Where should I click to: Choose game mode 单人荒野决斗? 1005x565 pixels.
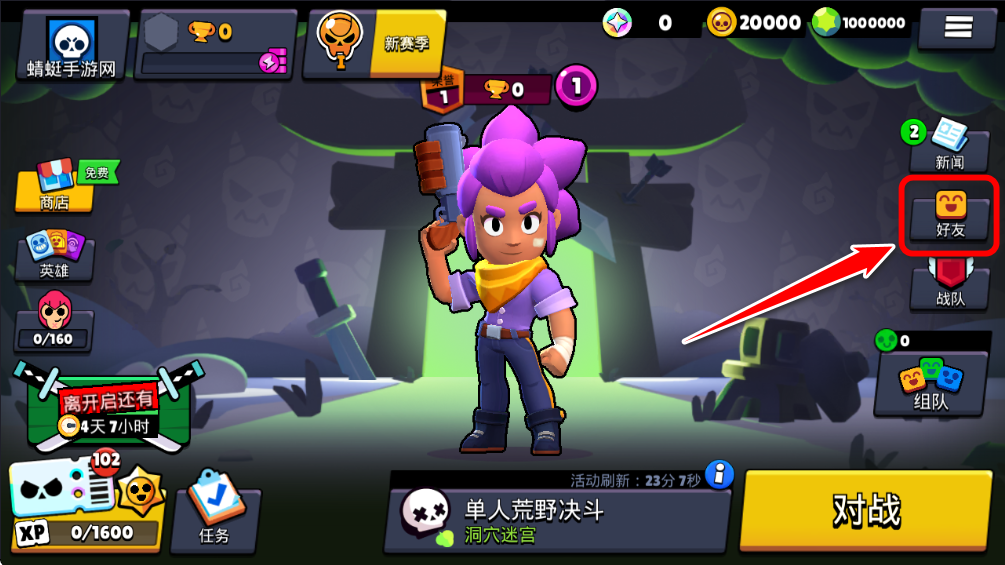555,520
